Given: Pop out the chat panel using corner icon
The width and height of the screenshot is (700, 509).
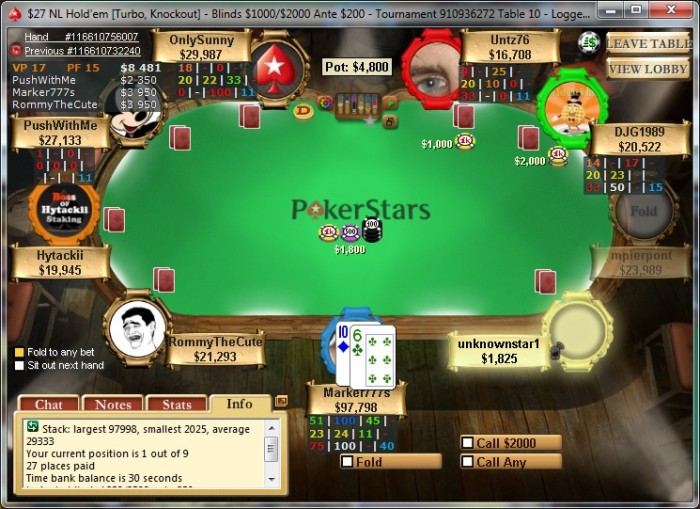Looking at the screenshot, I should 281,401.
